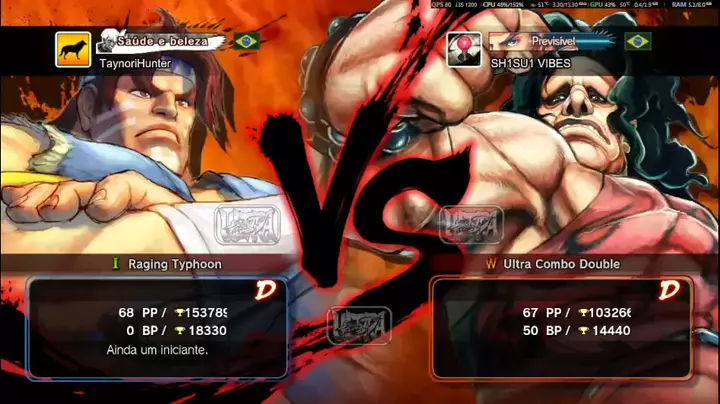Click the "Saúde e beleza" title banner
This screenshot has height=404, width=720.
(x=163, y=41)
